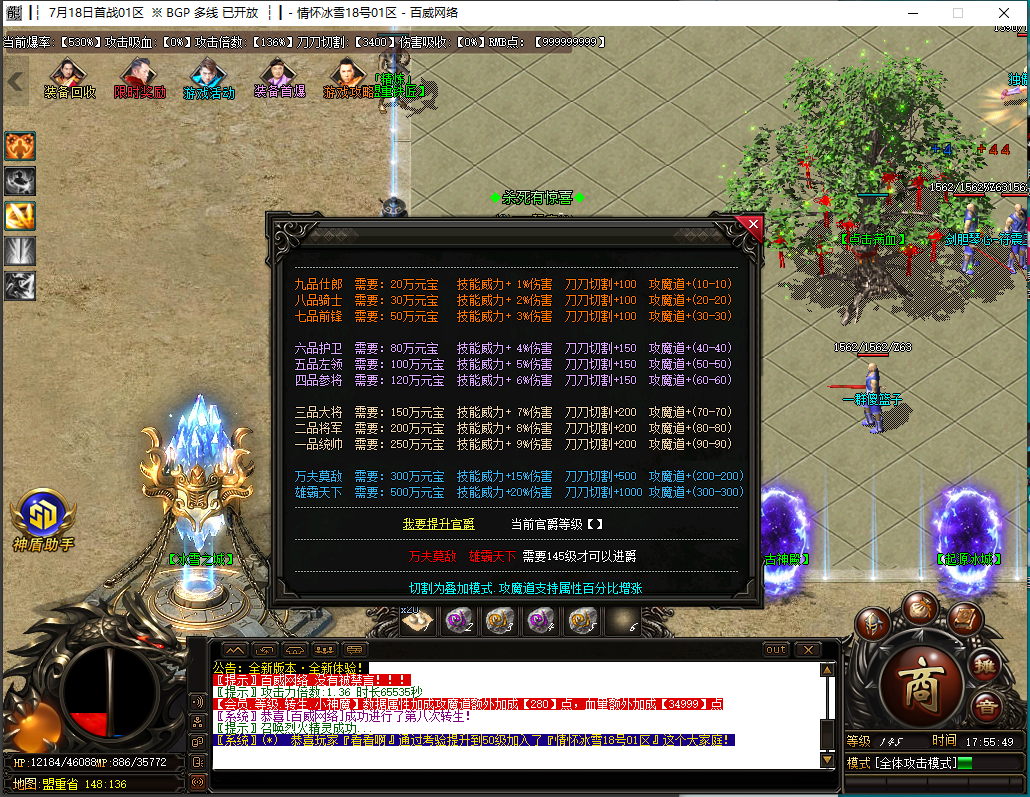
Task: Open the 限时奖励 timed rewards icon
Action: pyautogui.click(x=139, y=79)
